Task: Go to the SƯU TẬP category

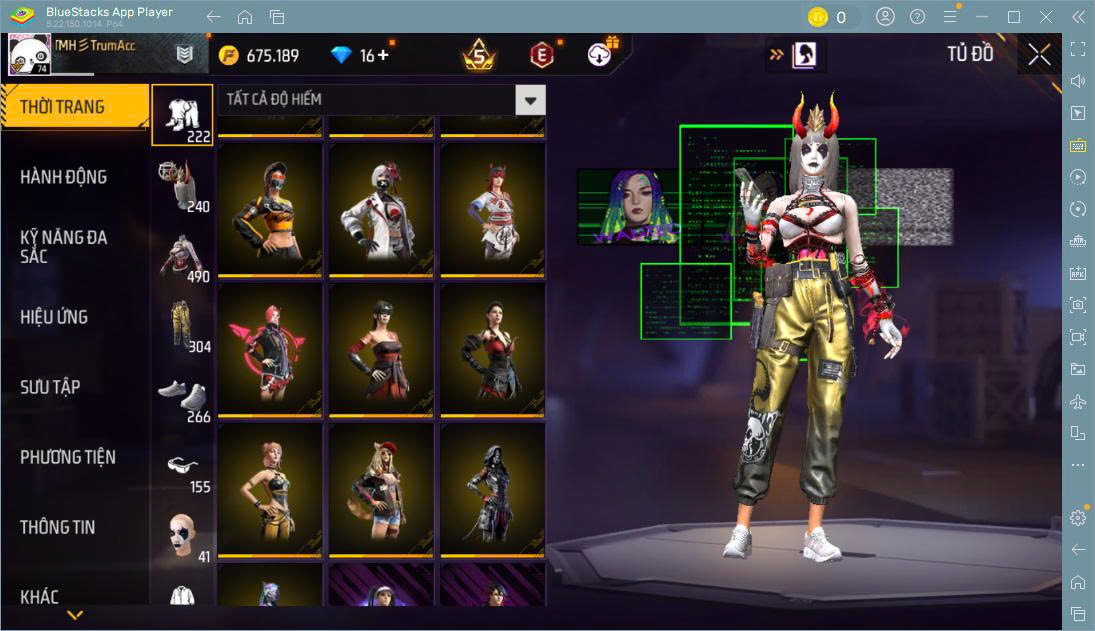Action: pyautogui.click(x=50, y=387)
